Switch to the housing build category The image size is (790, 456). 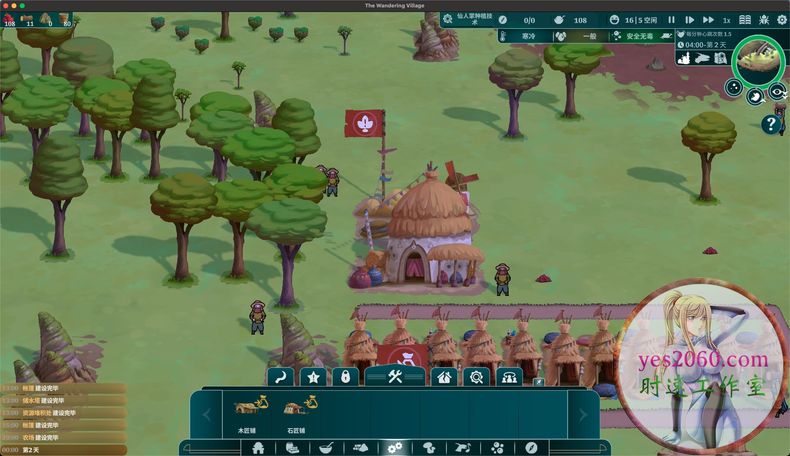click(x=259, y=447)
